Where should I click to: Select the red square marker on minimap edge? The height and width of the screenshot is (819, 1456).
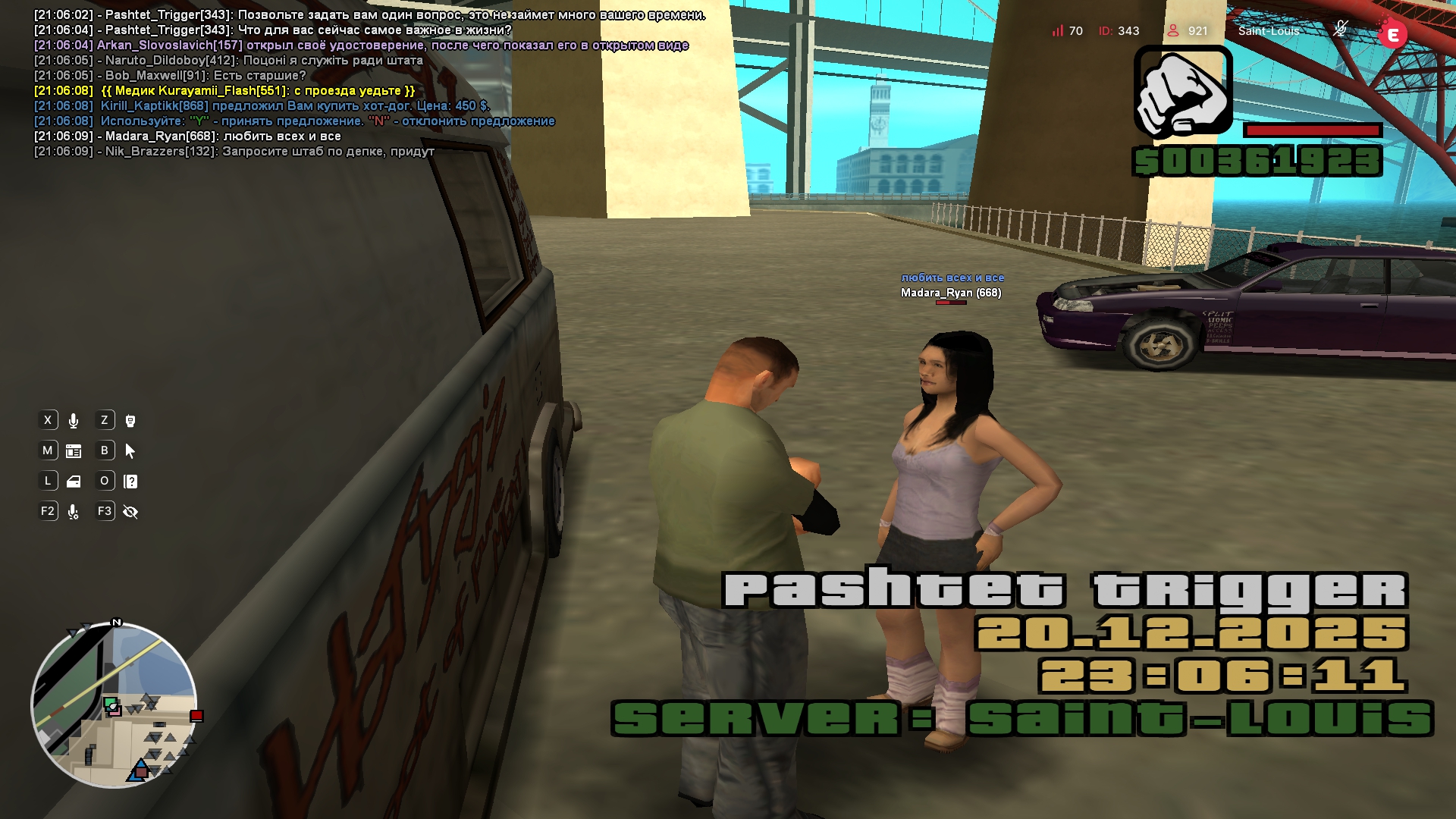(x=196, y=716)
